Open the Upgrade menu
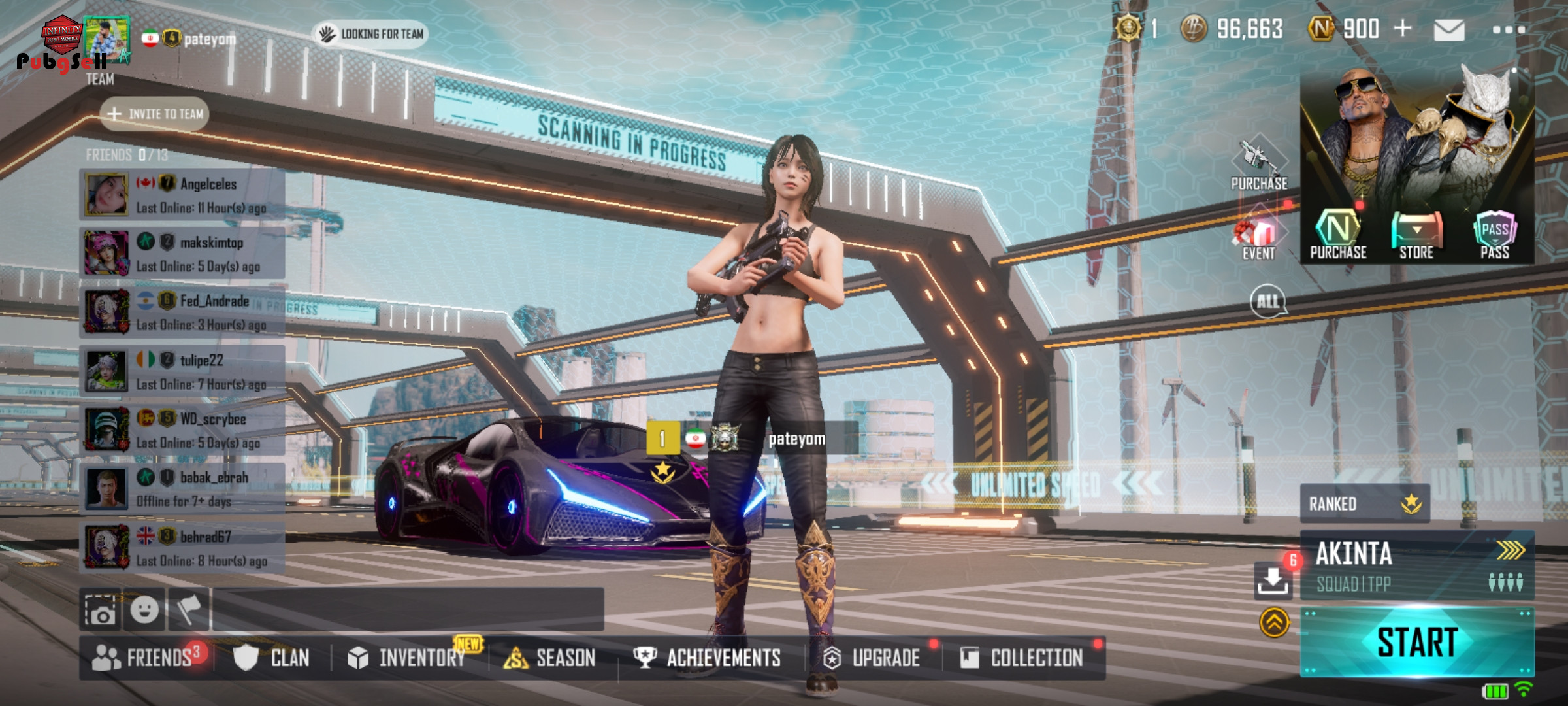 click(872, 658)
